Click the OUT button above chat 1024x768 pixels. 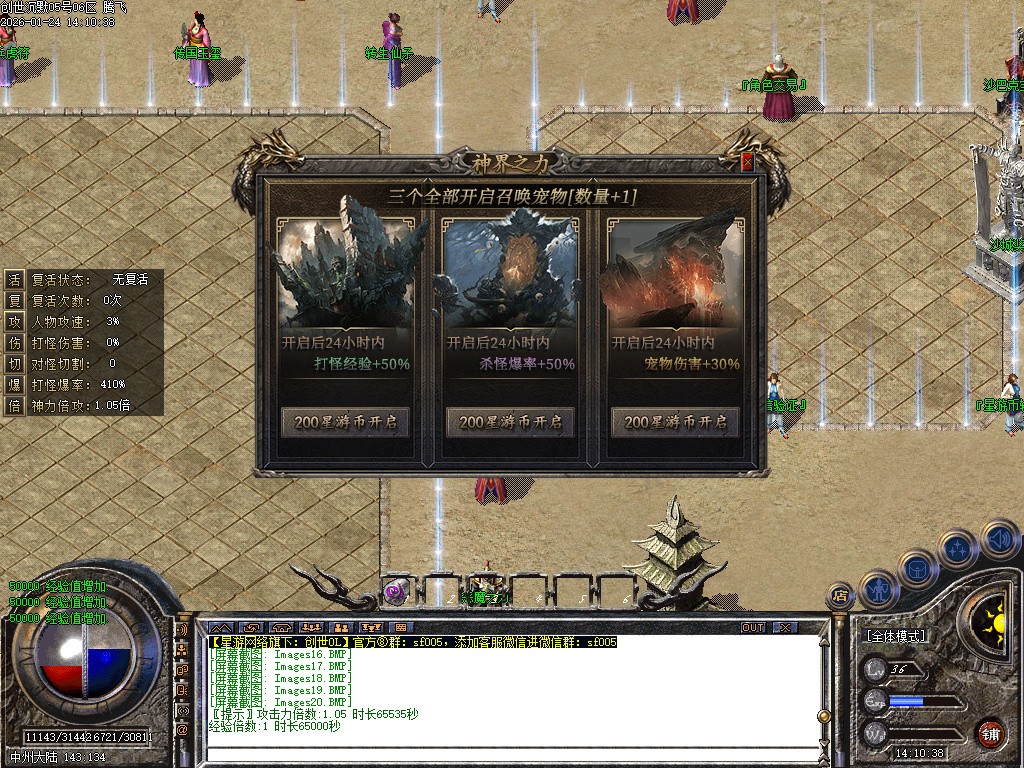pos(753,627)
